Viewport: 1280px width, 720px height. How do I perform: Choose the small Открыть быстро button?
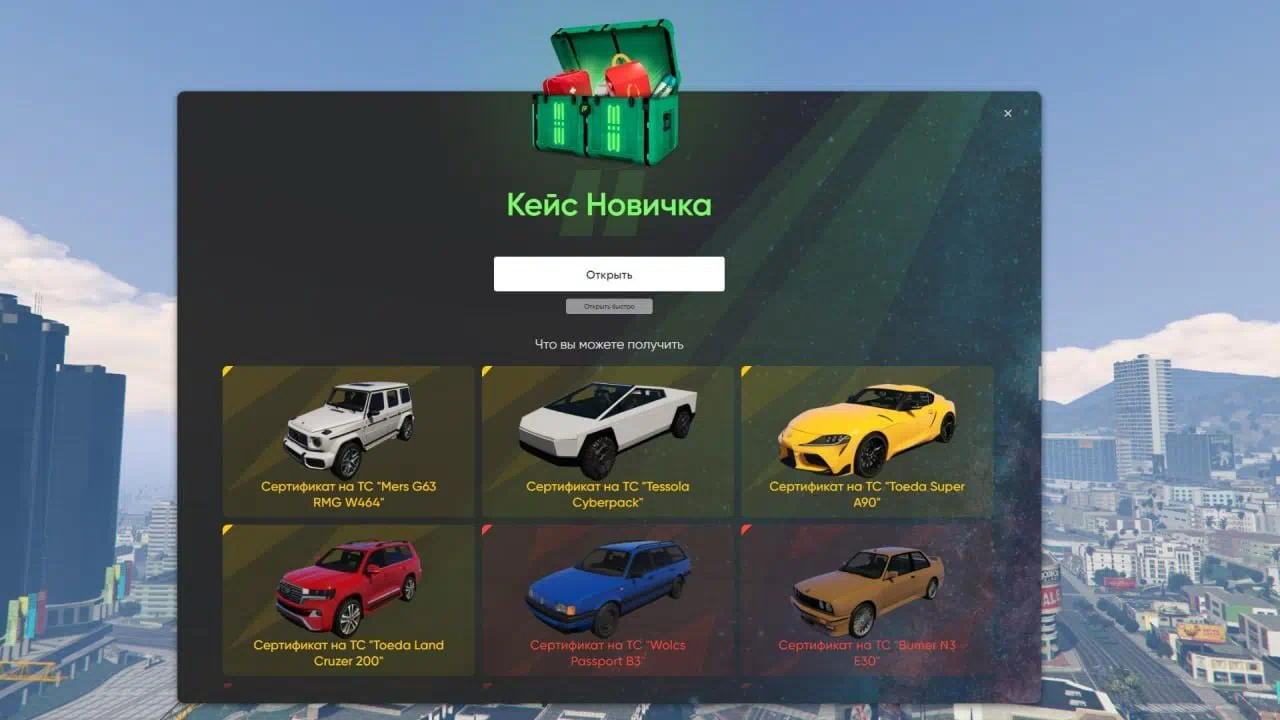pyautogui.click(x=608, y=306)
